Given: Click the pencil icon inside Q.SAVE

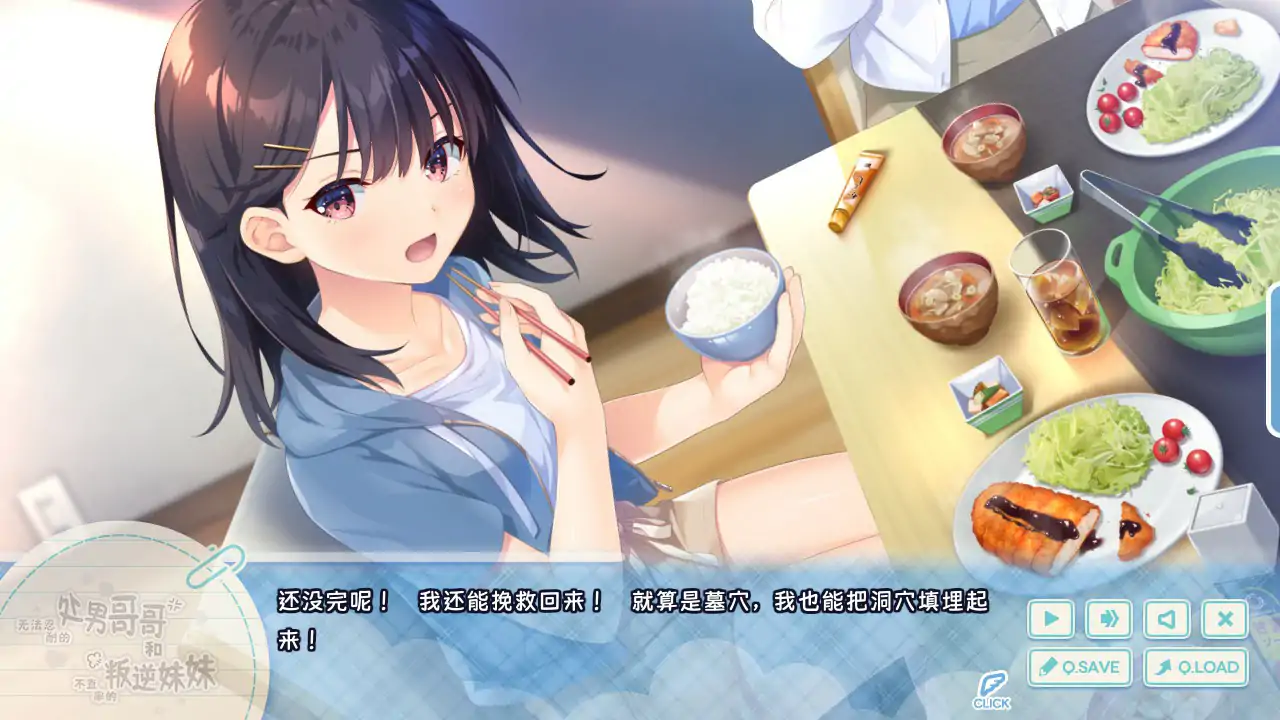Looking at the screenshot, I should (1047, 665).
